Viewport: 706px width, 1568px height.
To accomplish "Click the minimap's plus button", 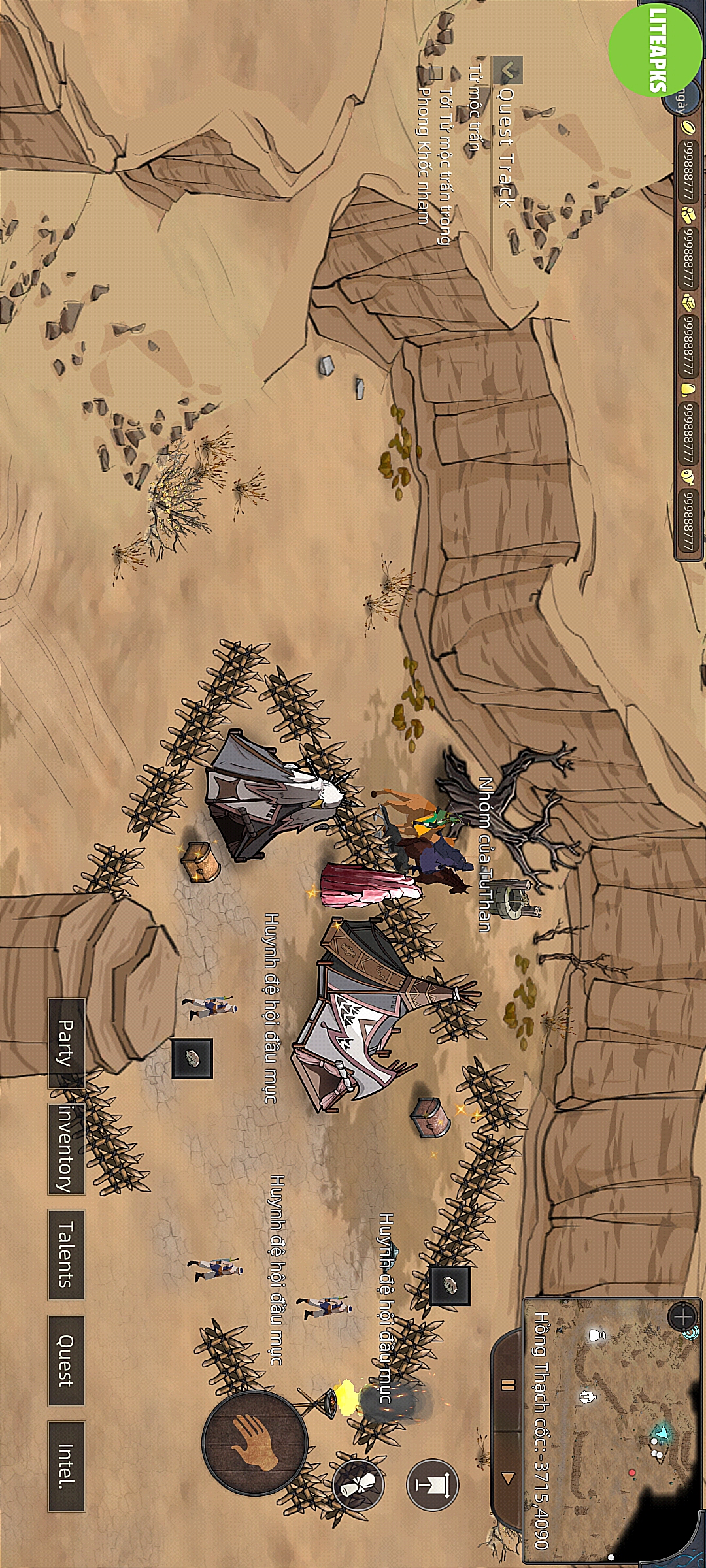I will coord(682,1316).
